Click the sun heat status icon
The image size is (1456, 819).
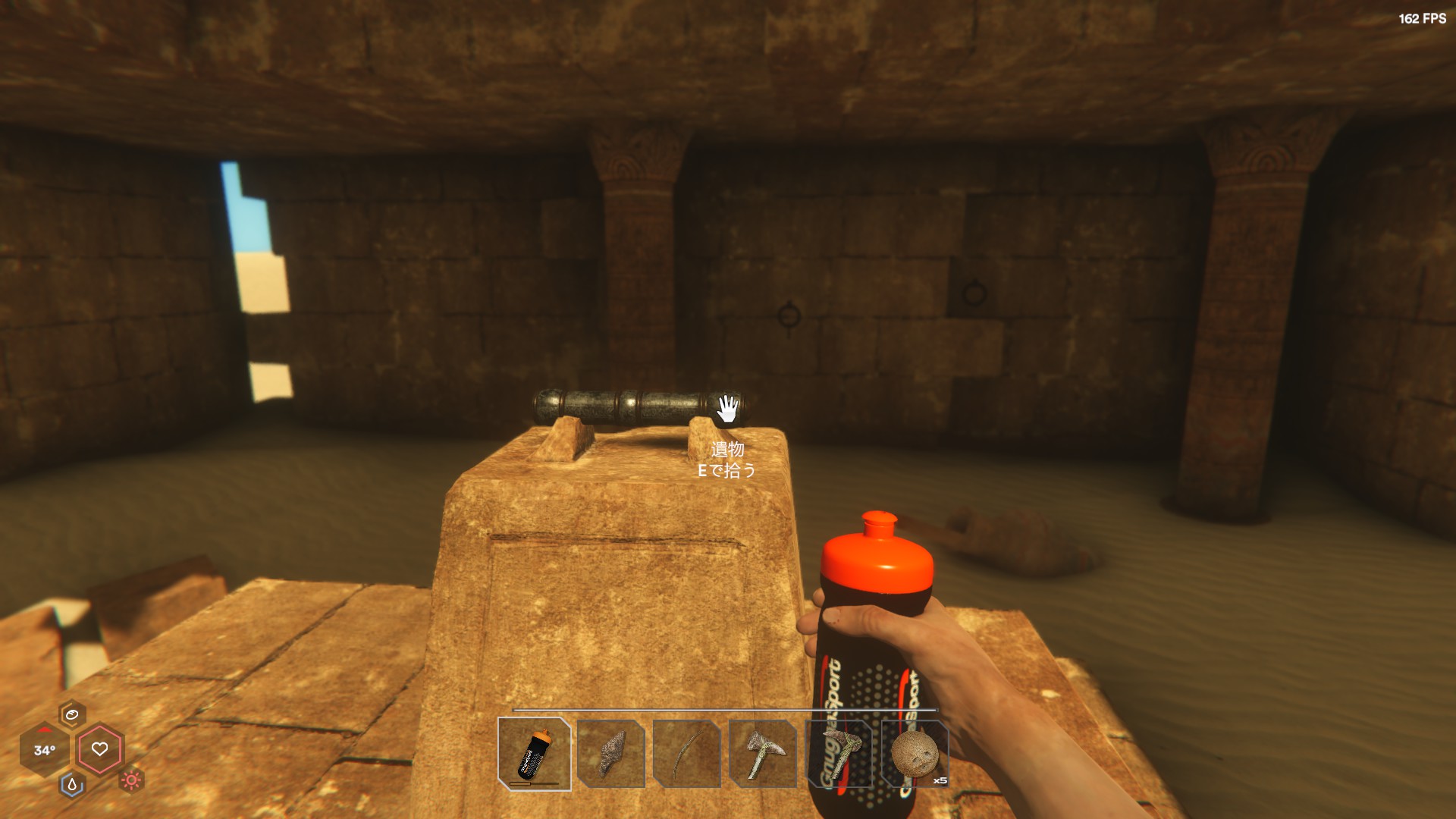coord(132,780)
